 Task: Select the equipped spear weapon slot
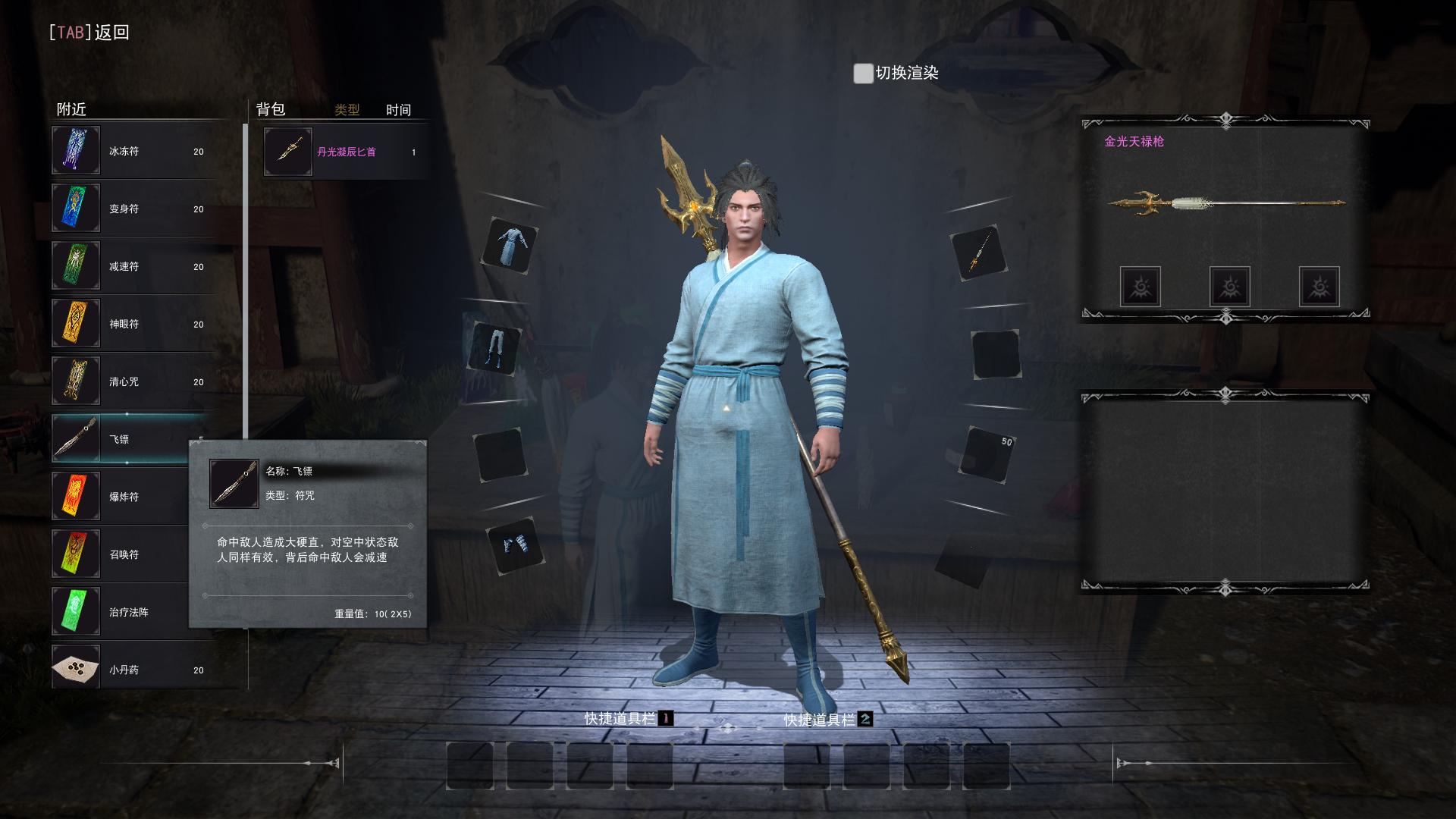pyautogui.click(x=978, y=253)
